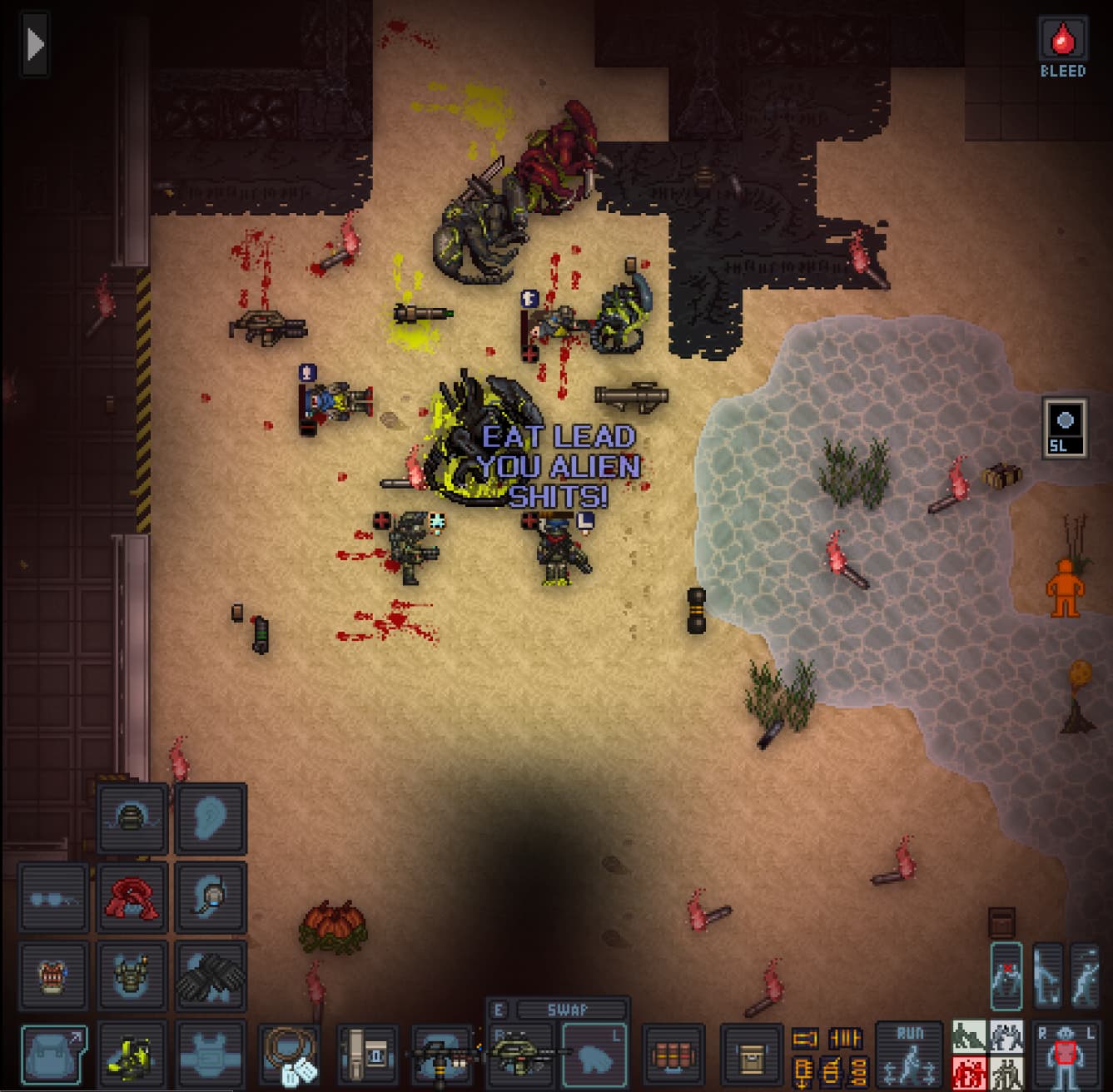Image resolution: width=1113 pixels, height=1092 pixels.
Task: Click the SWAP hands button
Action: [567, 1010]
